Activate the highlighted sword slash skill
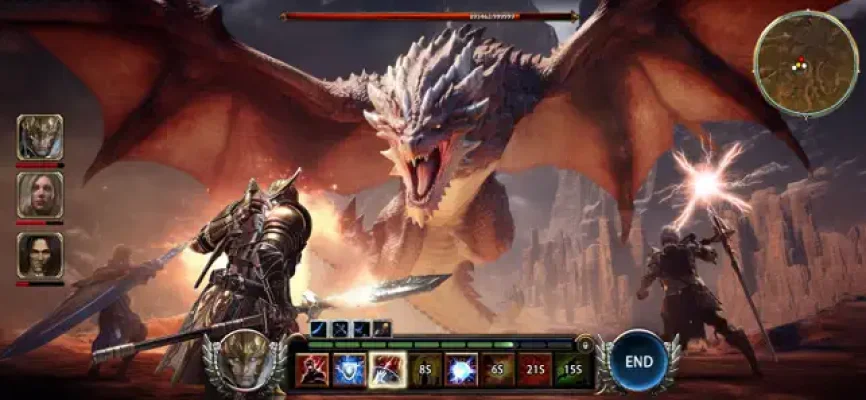This screenshot has height=400, width=866. tap(386, 370)
